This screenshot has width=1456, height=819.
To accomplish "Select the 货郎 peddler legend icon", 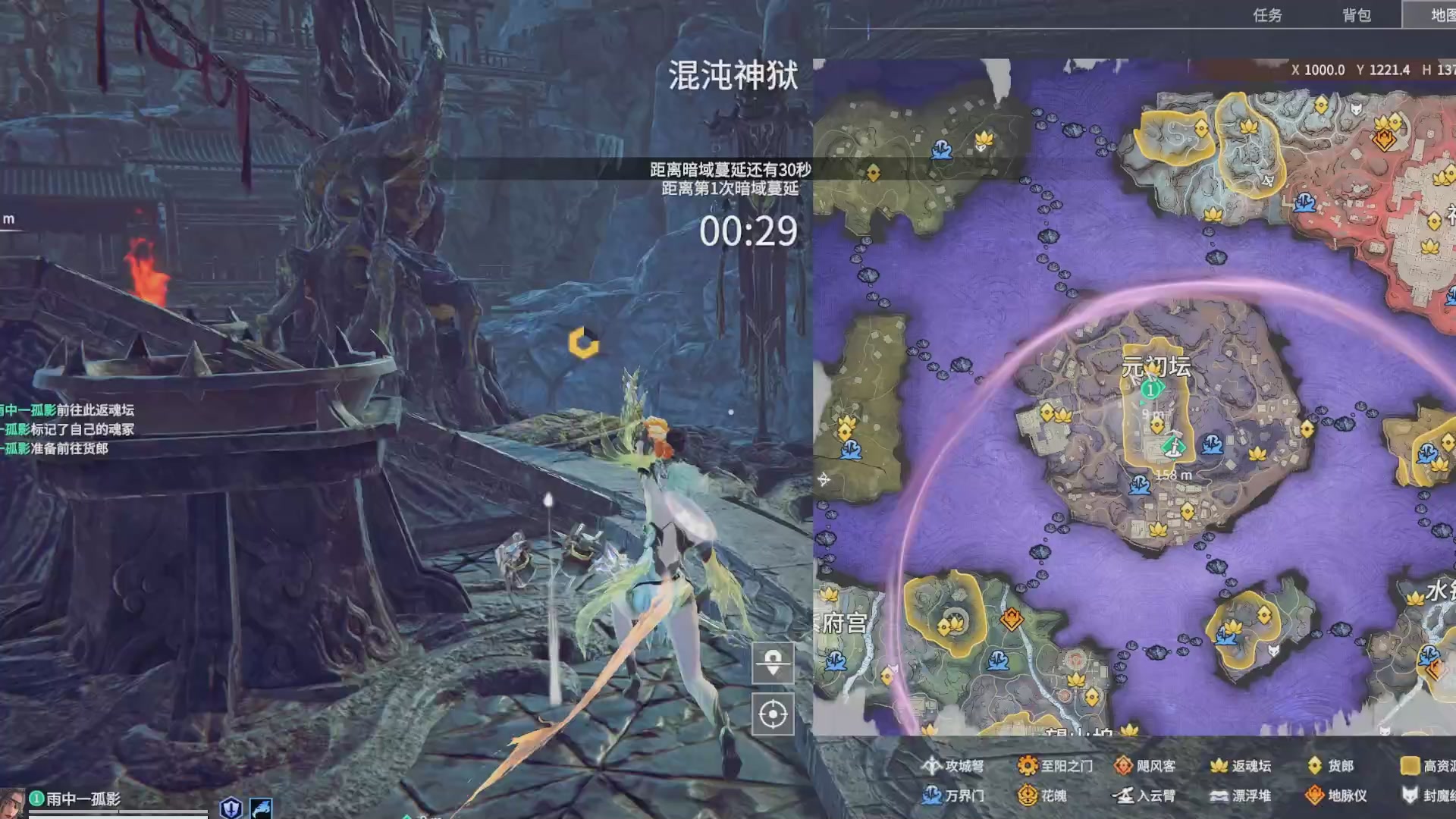I will tap(1315, 765).
